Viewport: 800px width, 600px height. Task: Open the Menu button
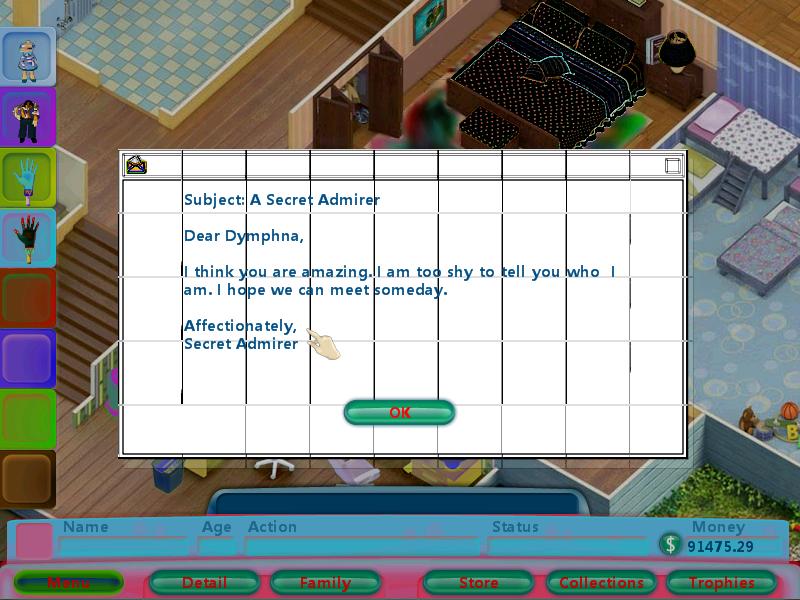68,582
